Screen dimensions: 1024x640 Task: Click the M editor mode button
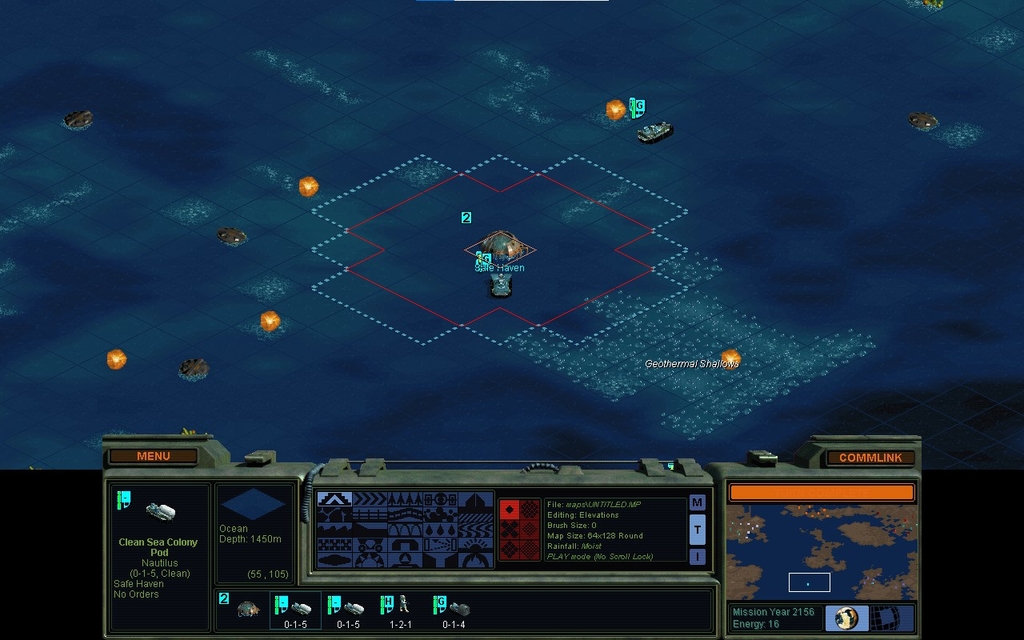click(697, 503)
